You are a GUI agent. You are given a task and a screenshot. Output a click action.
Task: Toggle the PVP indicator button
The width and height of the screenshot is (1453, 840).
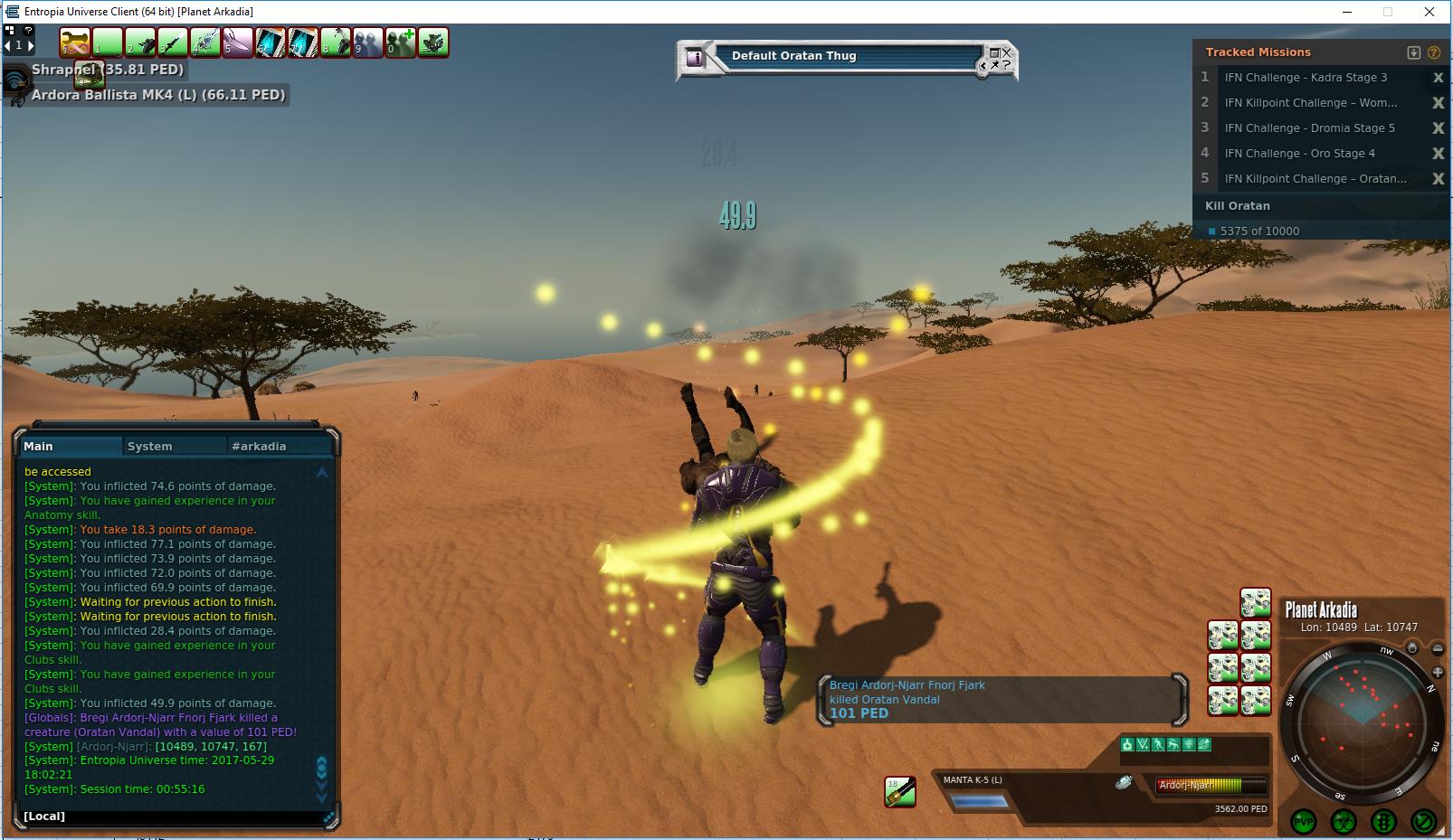[x=1304, y=821]
